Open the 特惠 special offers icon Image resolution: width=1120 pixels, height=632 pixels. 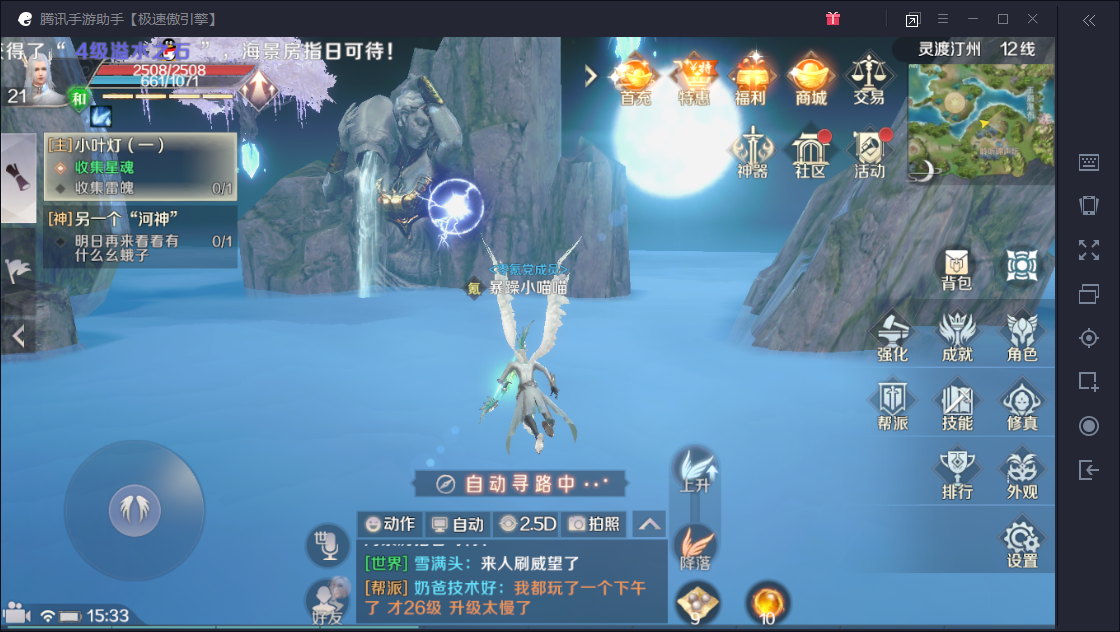pyautogui.click(x=693, y=78)
